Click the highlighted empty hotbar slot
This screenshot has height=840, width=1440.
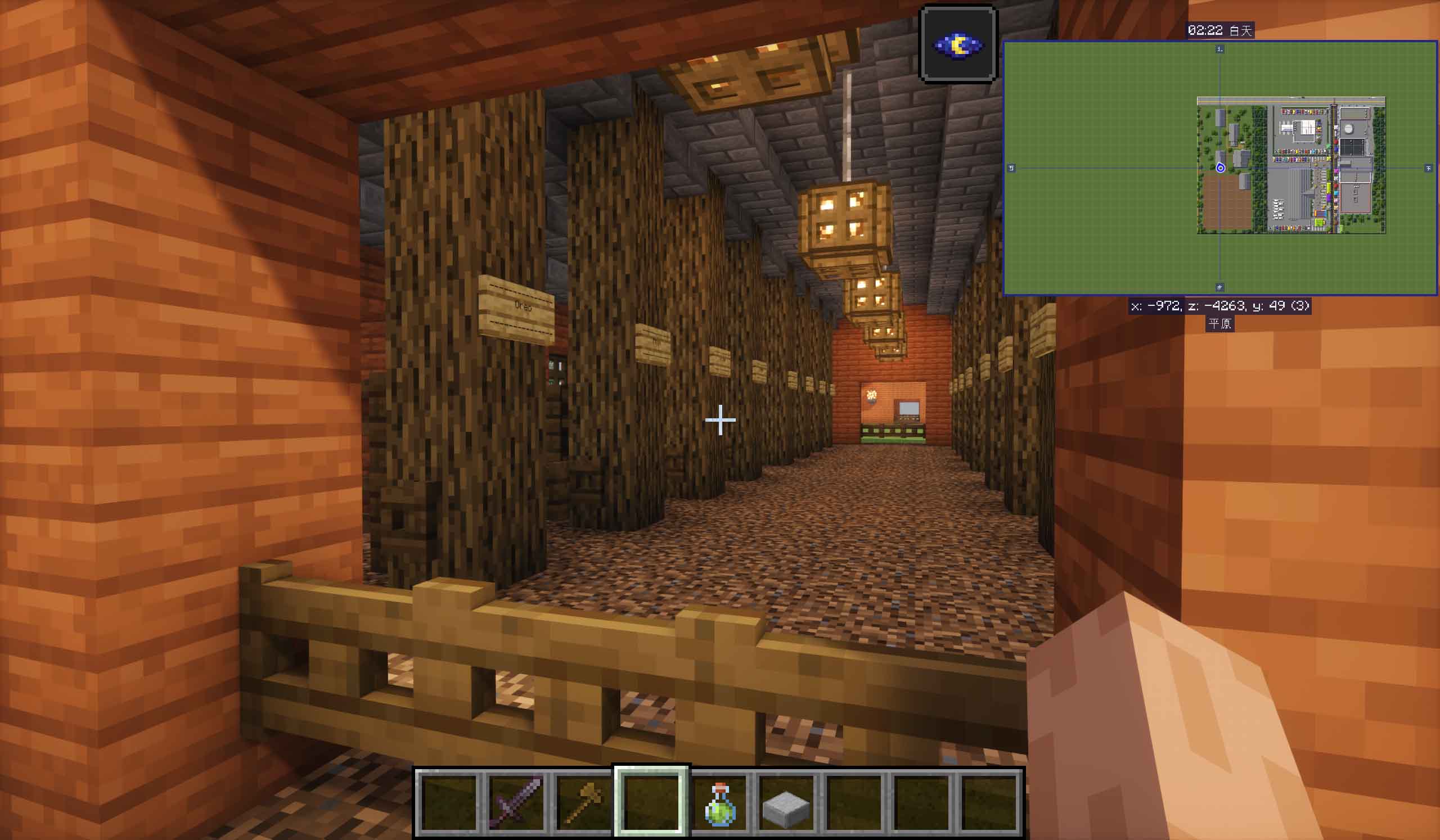pos(651,802)
